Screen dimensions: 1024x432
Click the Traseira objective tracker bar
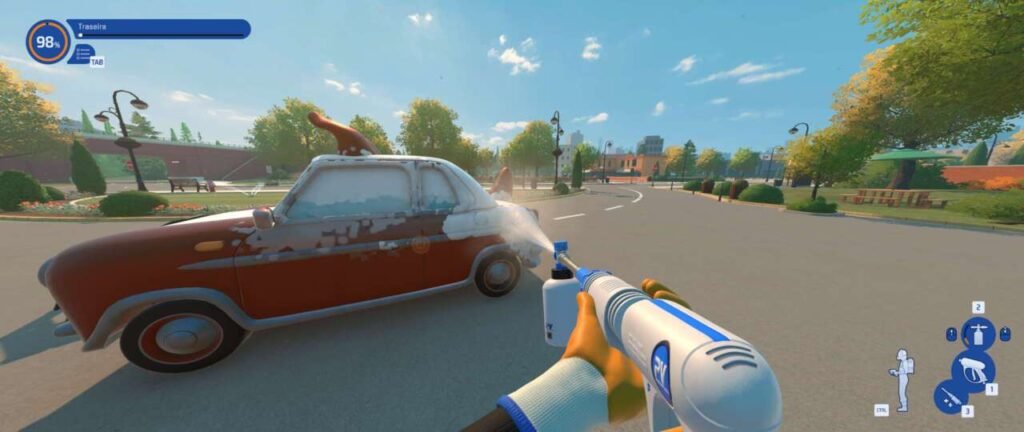coord(160,28)
